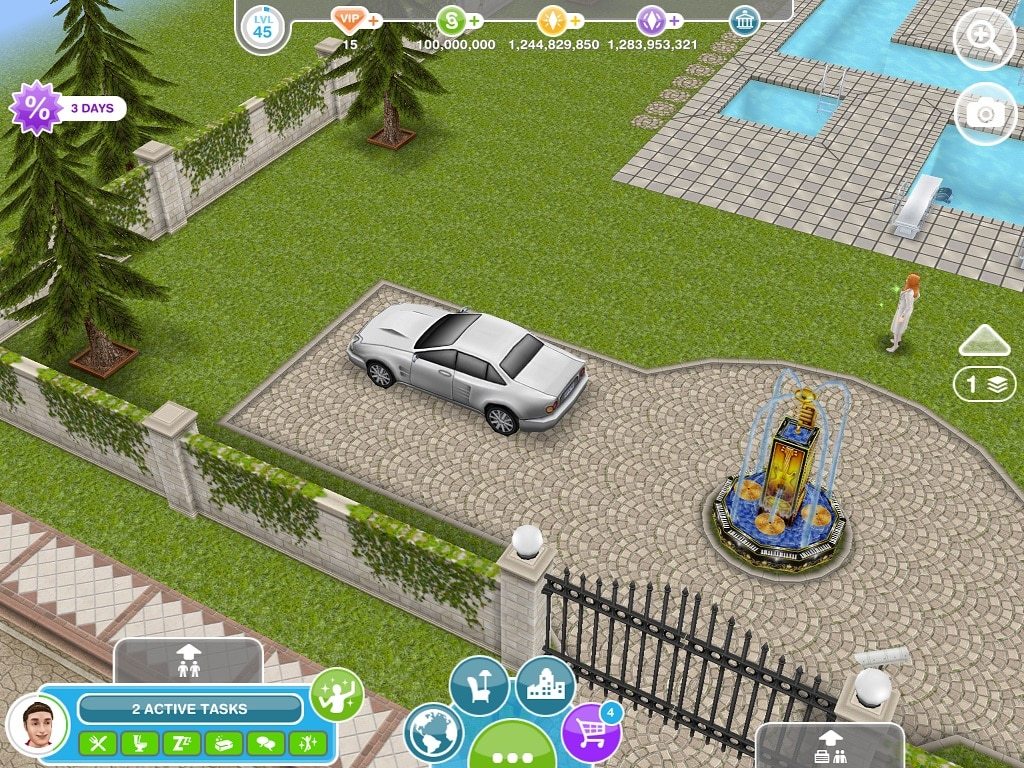Open the bank building icon

(743, 20)
